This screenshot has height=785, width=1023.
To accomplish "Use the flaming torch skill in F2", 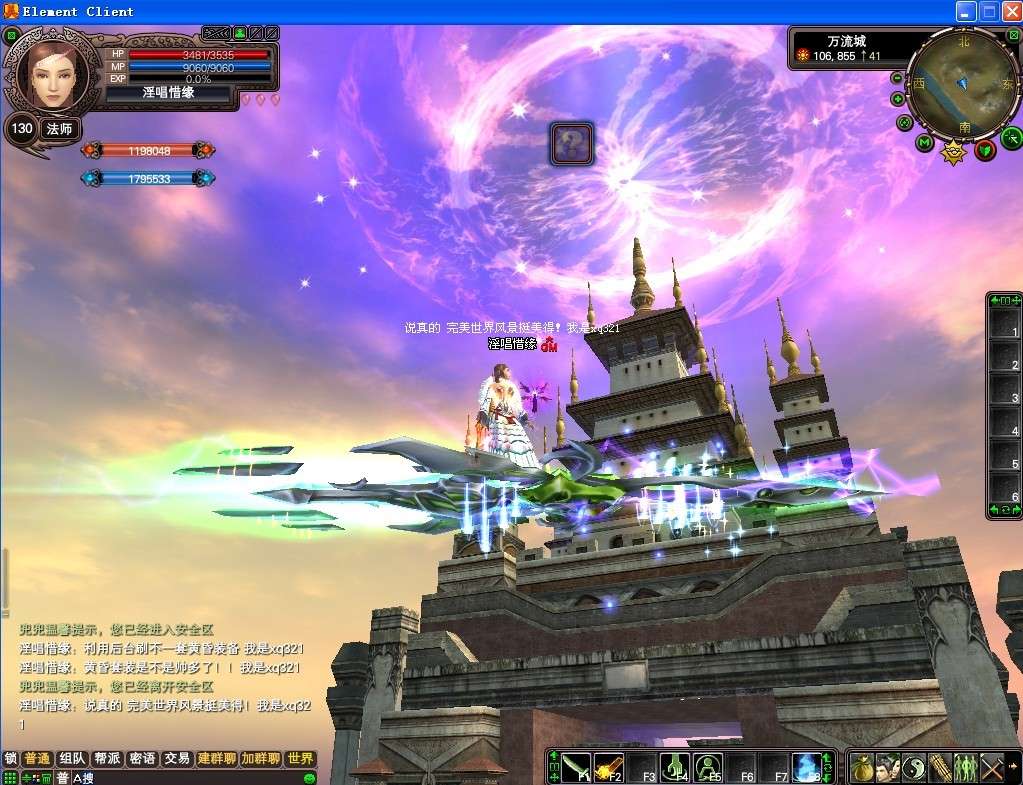I will coord(608,767).
